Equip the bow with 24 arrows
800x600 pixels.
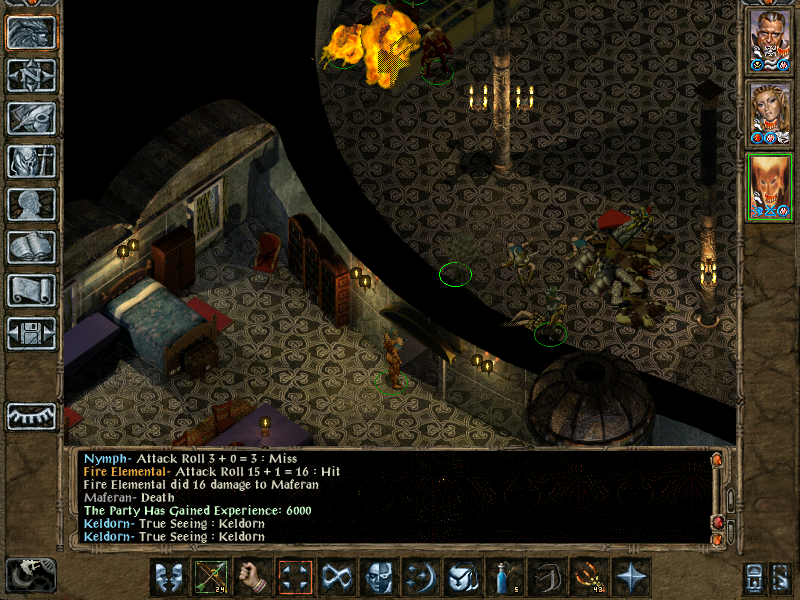(212, 577)
